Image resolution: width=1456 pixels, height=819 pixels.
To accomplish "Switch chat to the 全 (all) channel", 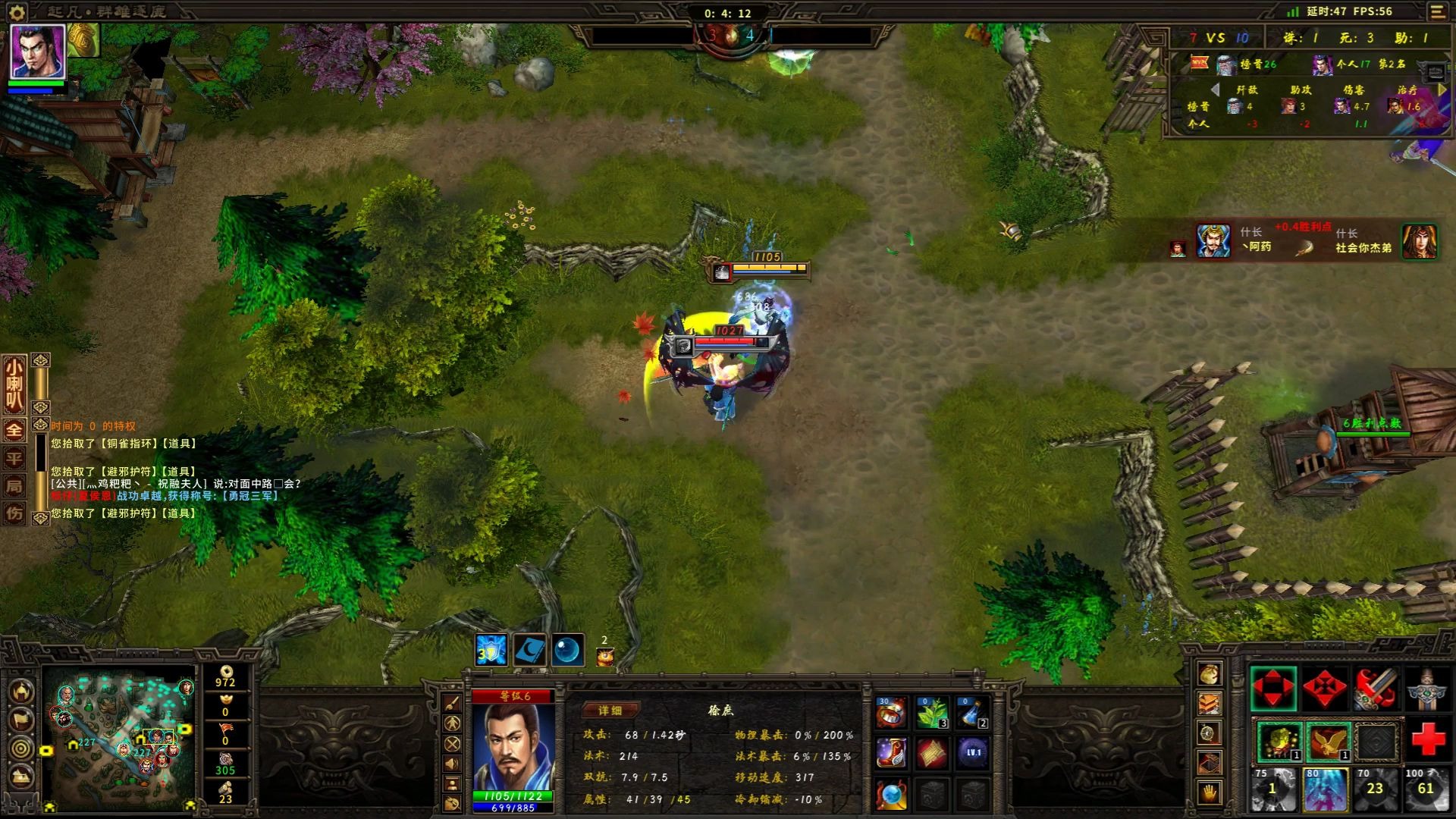I will tap(14, 430).
